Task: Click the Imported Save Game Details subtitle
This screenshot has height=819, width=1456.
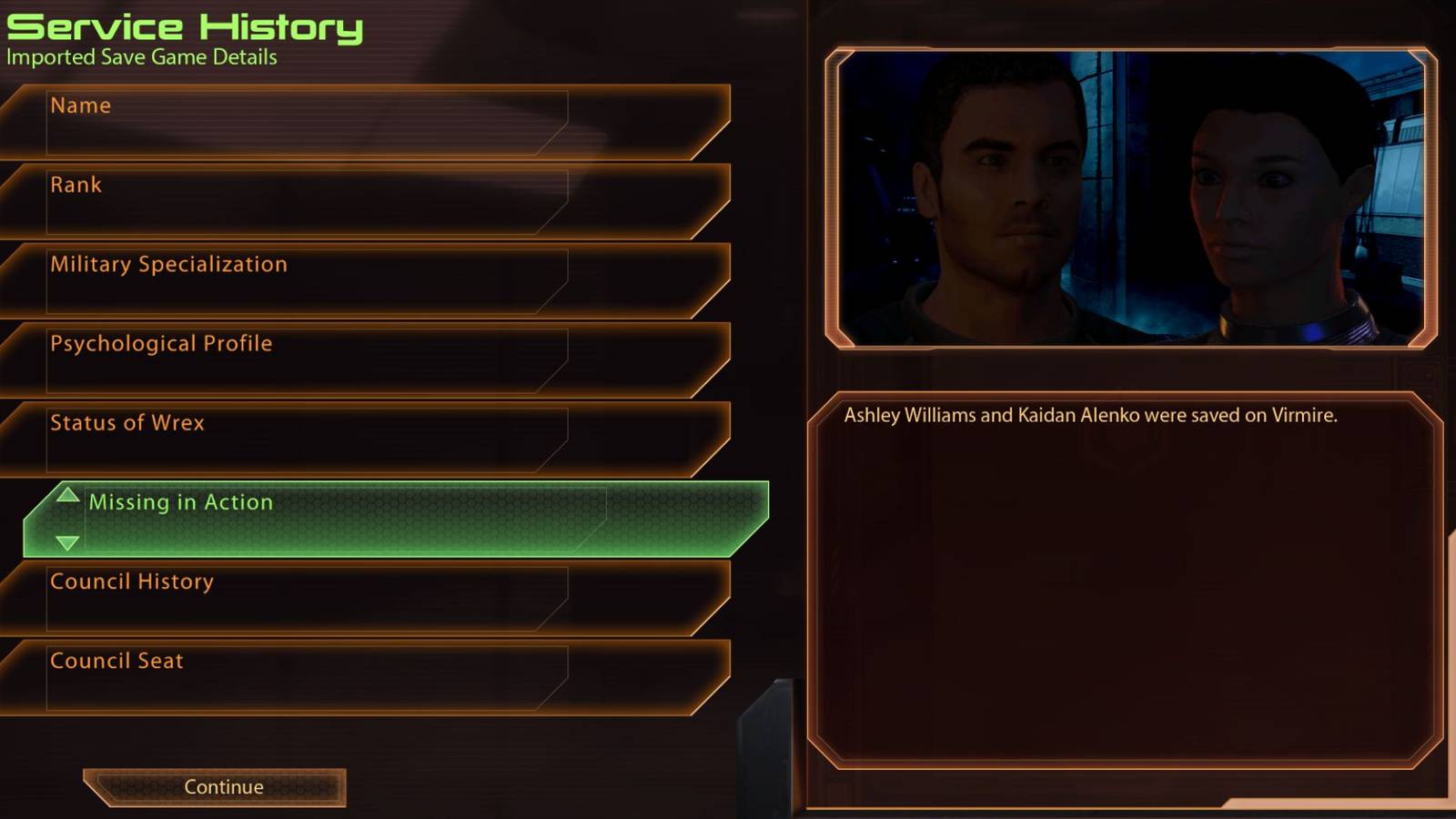Action: click(141, 57)
